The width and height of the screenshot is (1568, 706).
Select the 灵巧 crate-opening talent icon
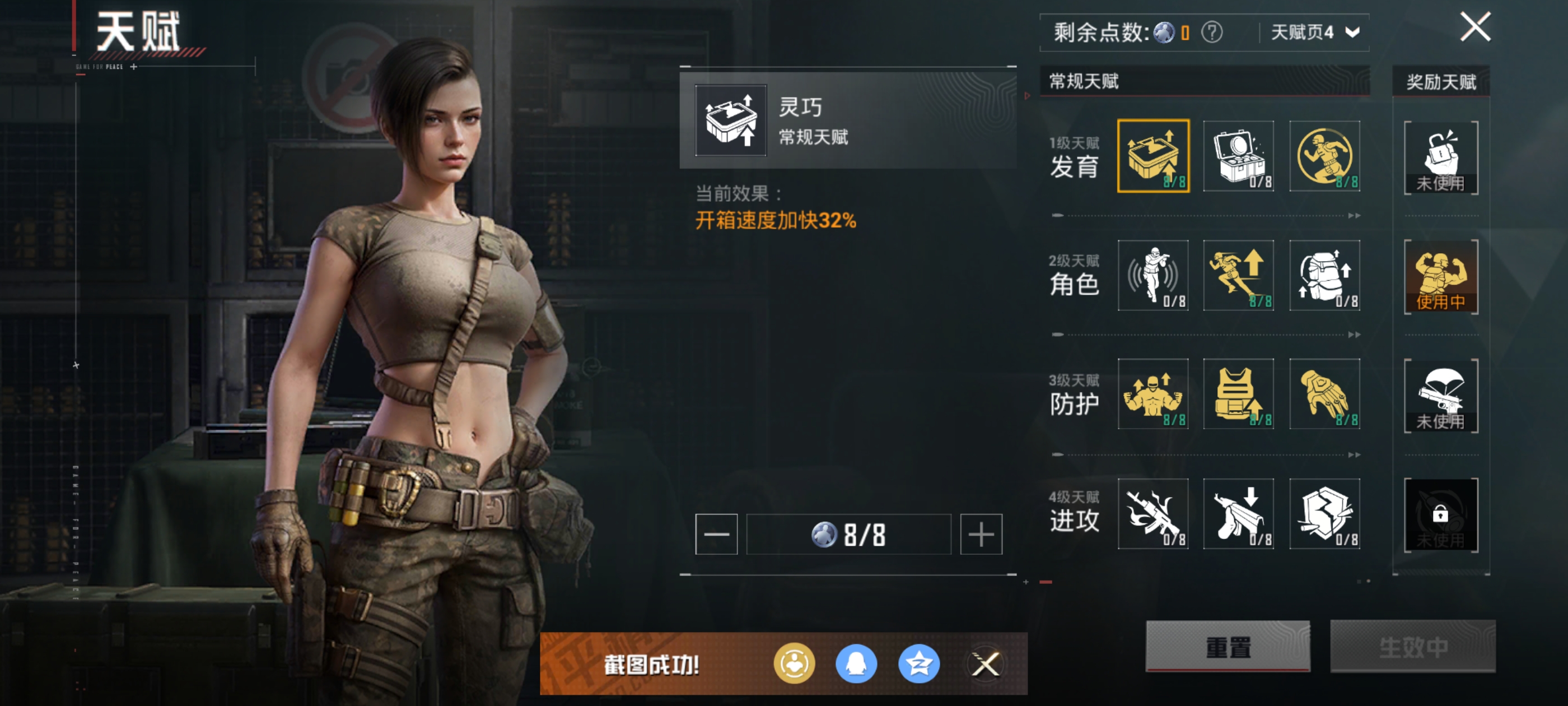click(x=1153, y=156)
